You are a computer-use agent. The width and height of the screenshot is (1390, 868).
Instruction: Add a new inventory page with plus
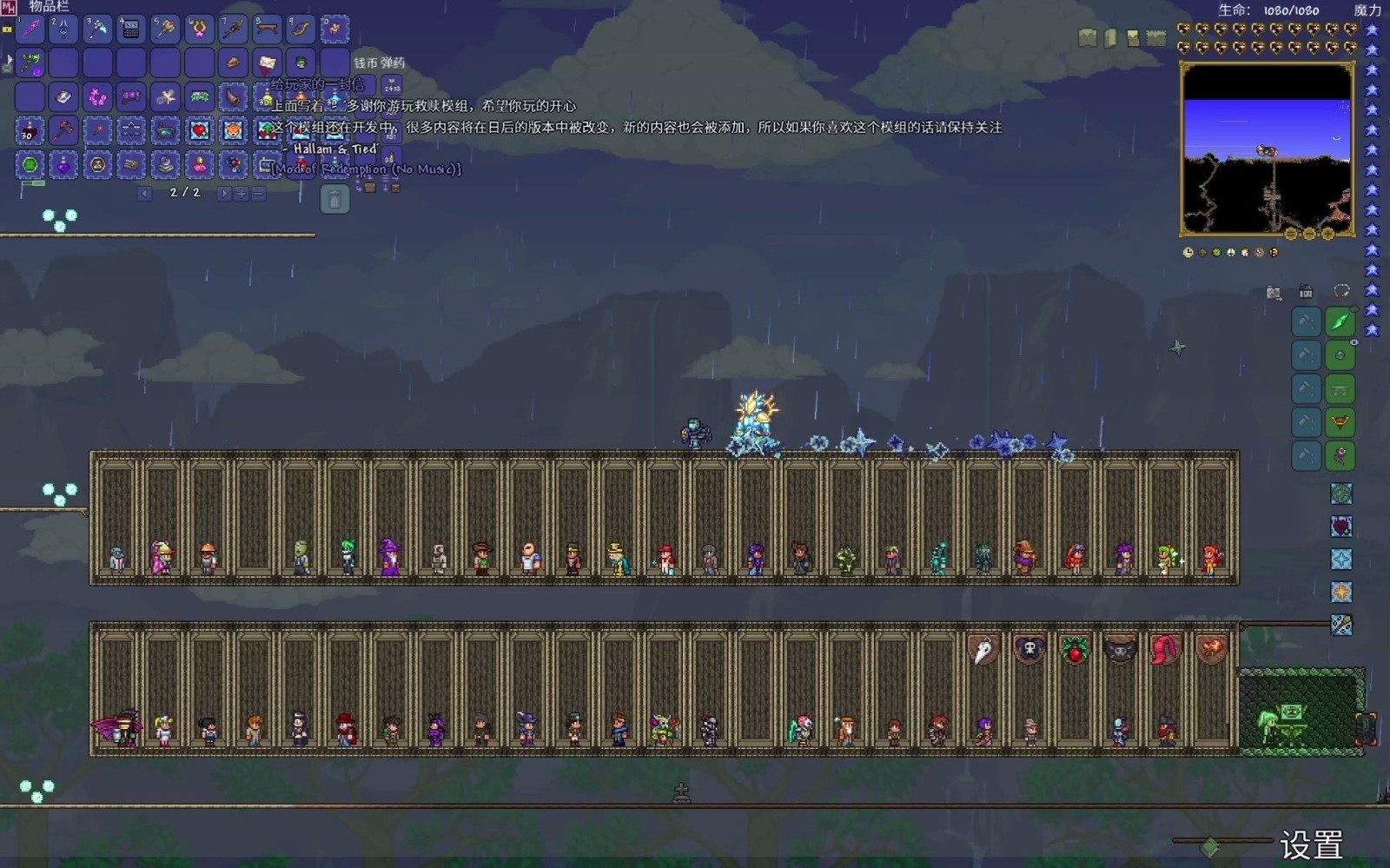click(242, 193)
